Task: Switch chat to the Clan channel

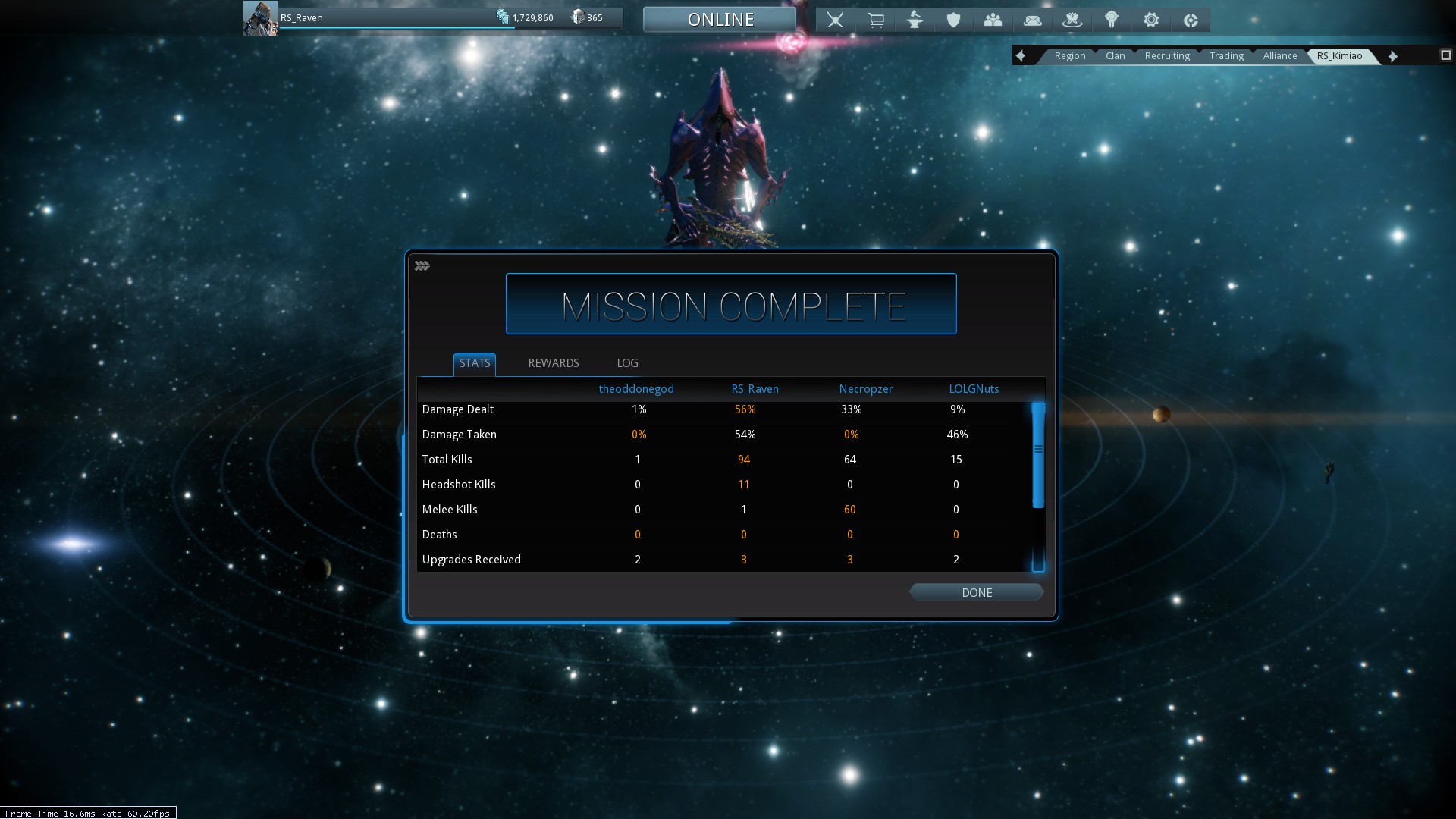Action: tap(1115, 56)
